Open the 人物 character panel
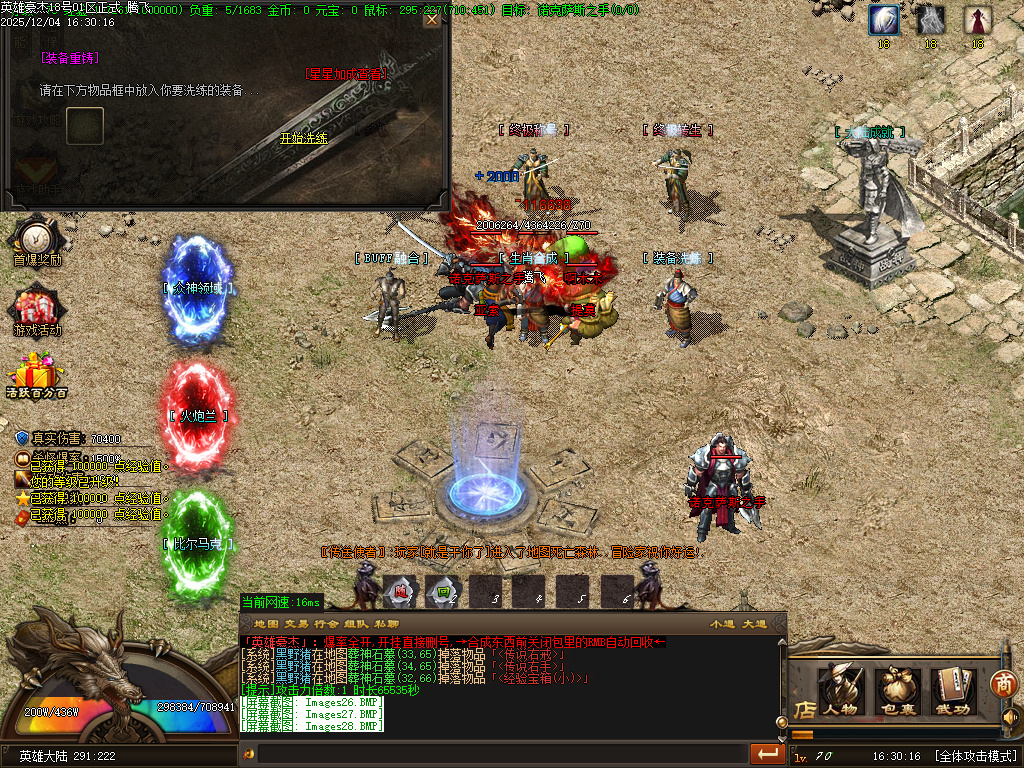The width and height of the screenshot is (1024, 768). click(840, 689)
